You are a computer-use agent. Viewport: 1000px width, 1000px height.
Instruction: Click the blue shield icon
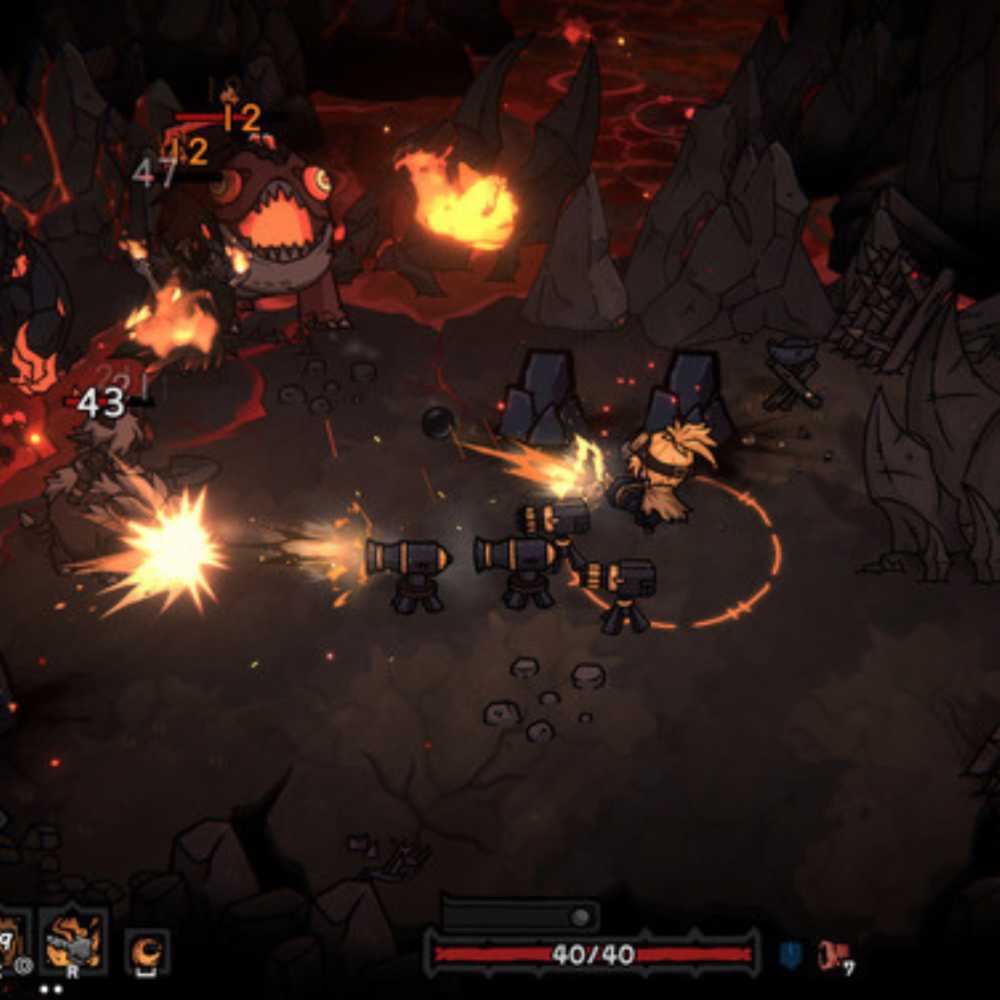click(789, 954)
